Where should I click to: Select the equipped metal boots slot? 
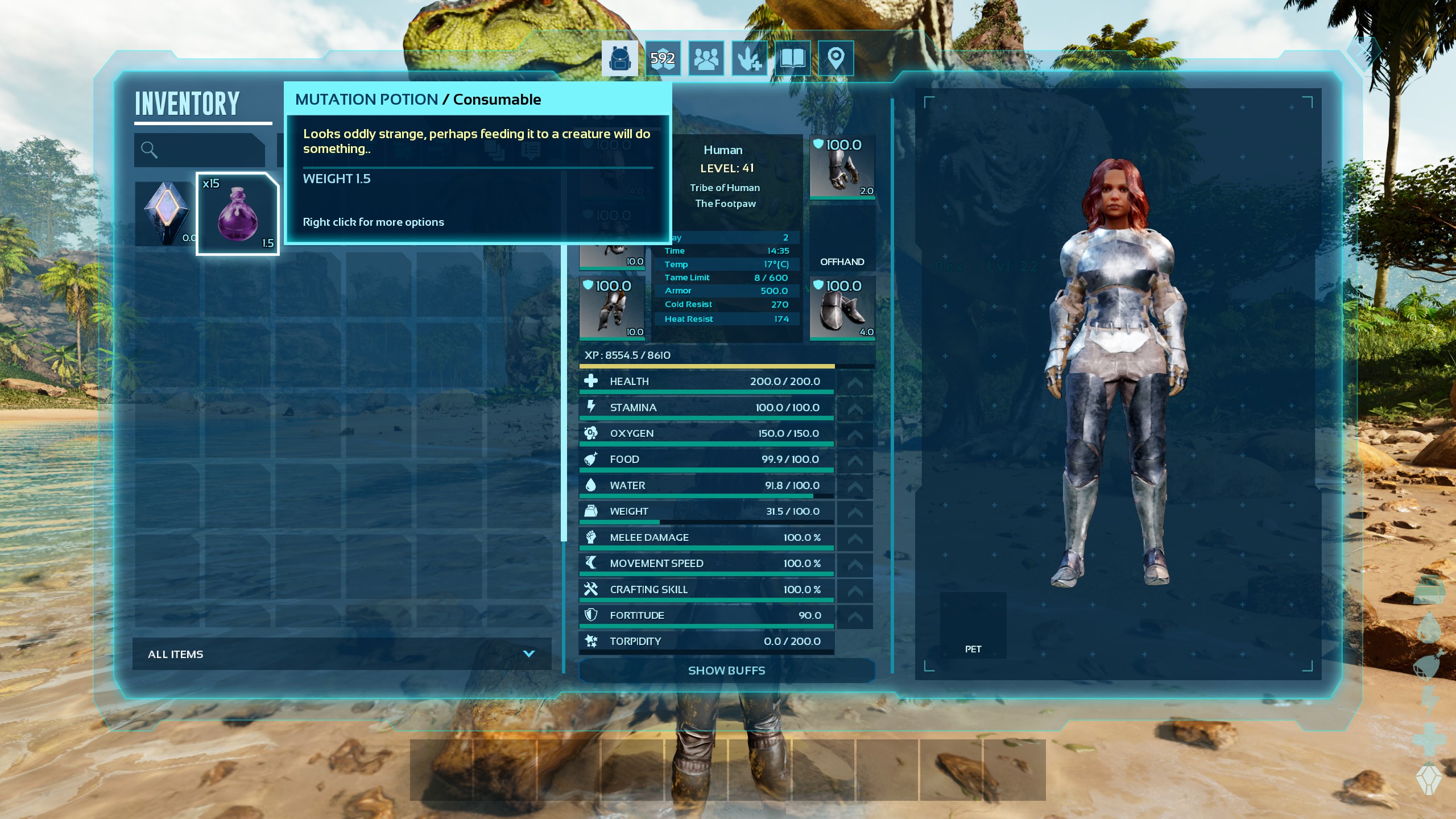842,308
